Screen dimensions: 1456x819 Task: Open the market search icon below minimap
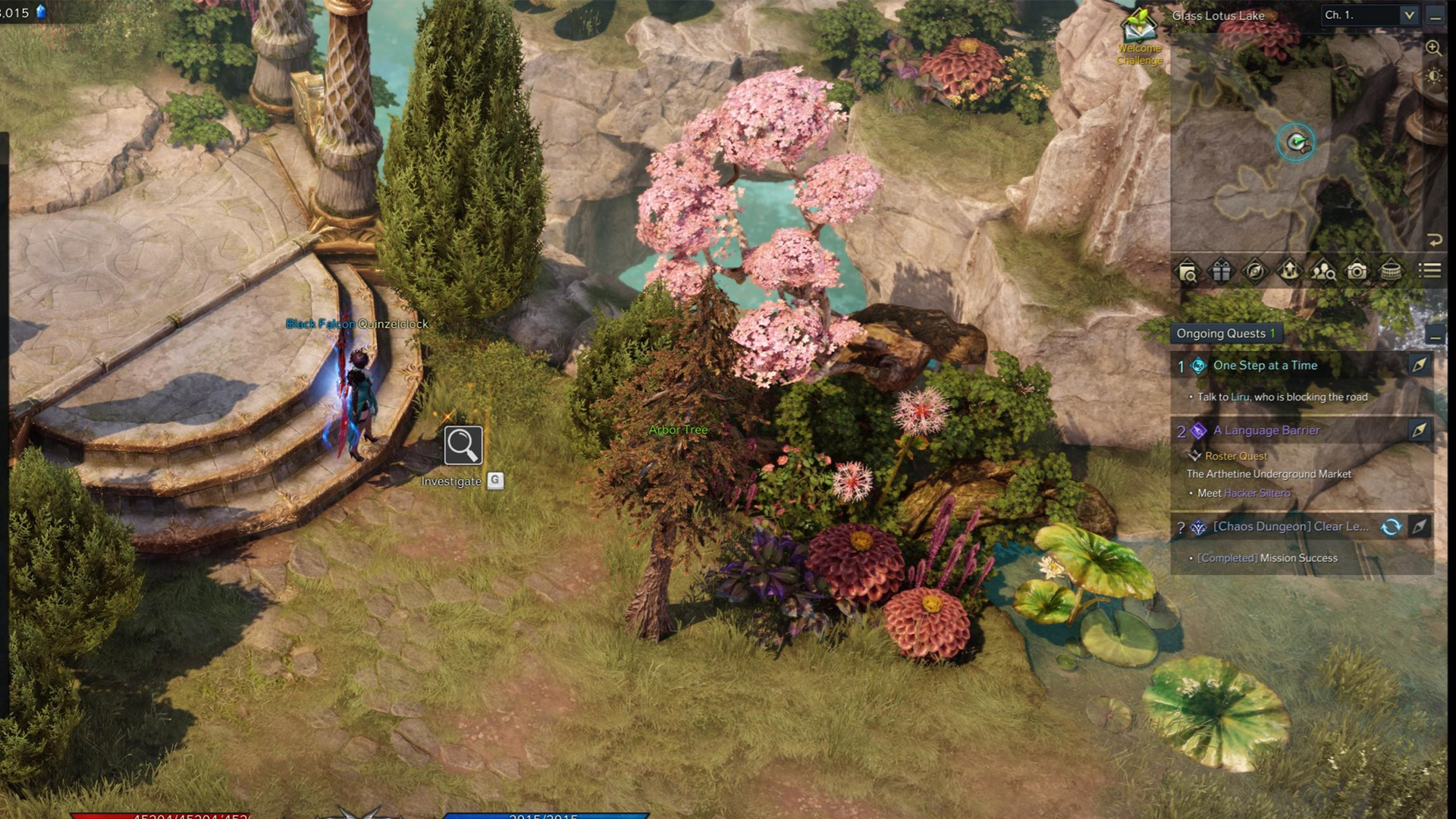[x=1188, y=271]
